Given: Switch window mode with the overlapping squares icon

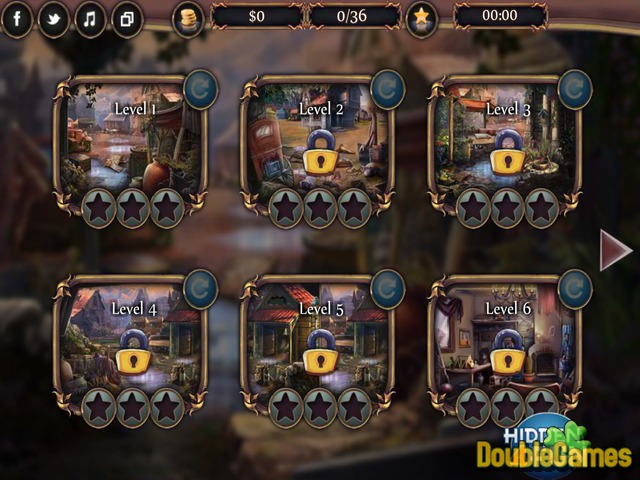Looking at the screenshot, I should (127, 19).
